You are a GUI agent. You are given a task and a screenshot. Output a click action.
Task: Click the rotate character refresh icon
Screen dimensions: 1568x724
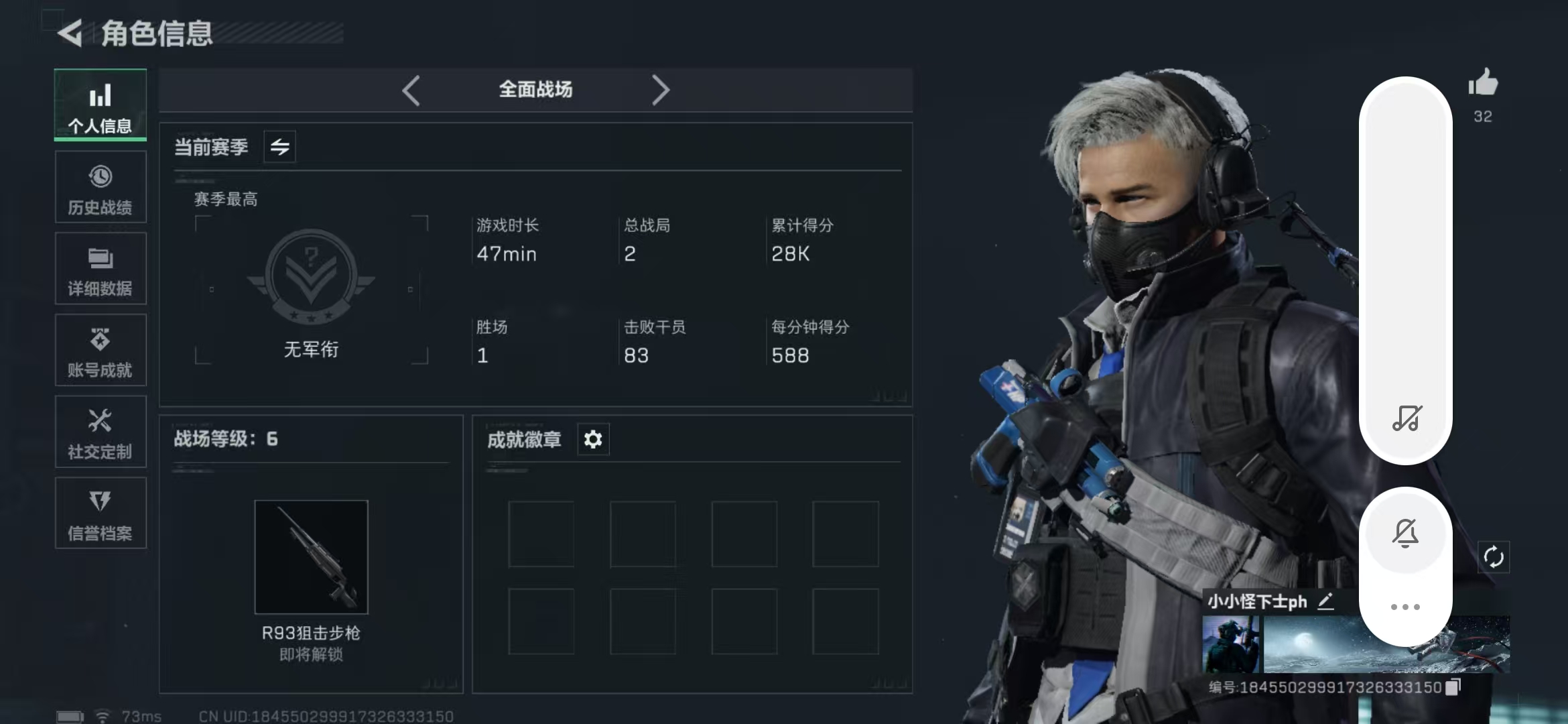coord(1494,557)
